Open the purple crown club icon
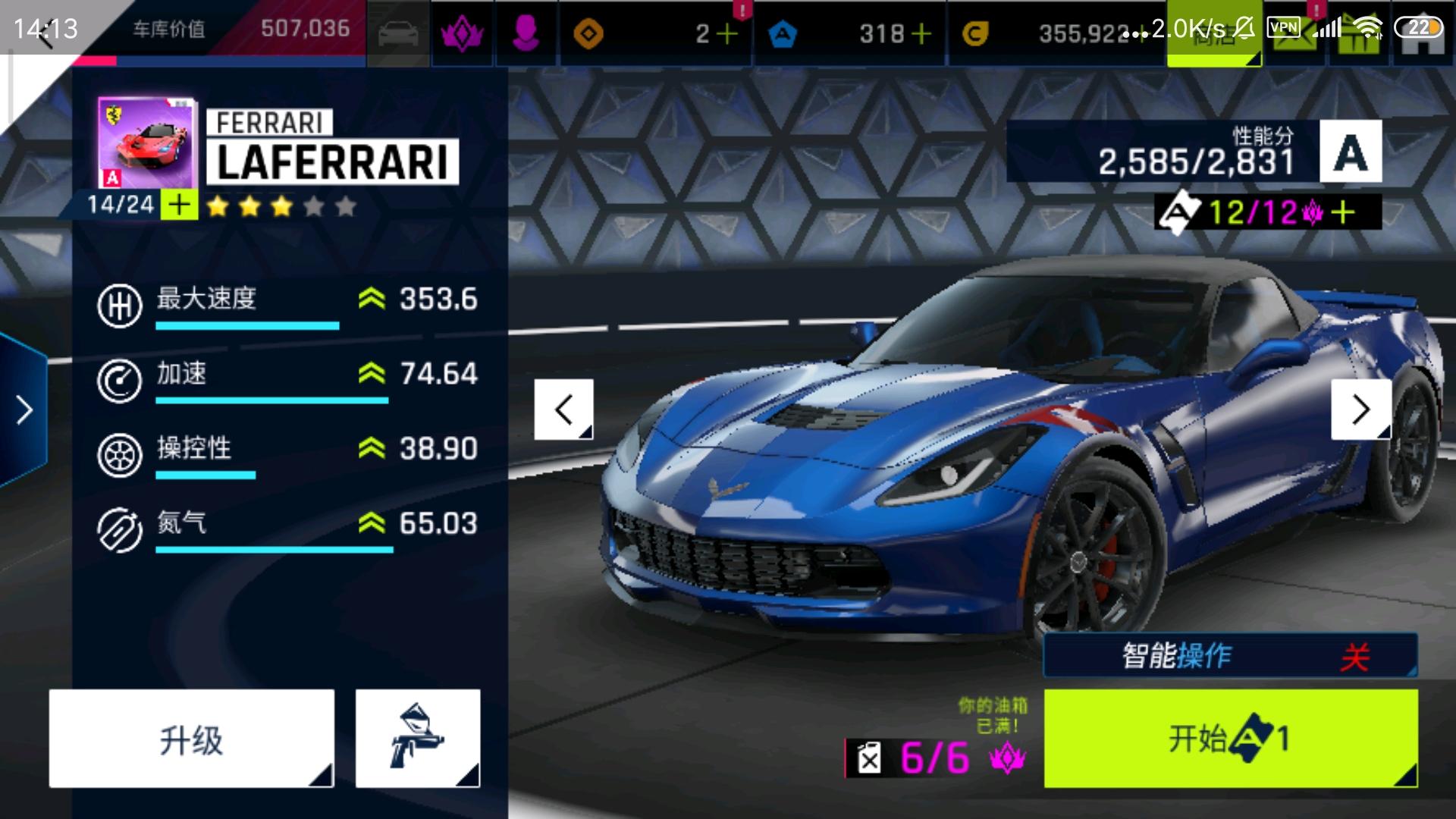 [462, 34]
